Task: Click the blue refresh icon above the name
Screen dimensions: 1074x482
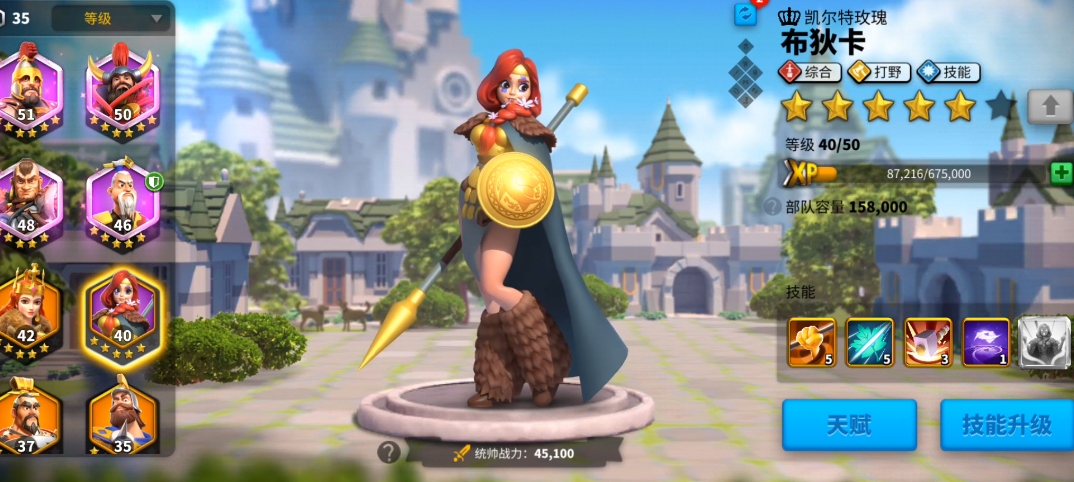Action: pos(746,14)
